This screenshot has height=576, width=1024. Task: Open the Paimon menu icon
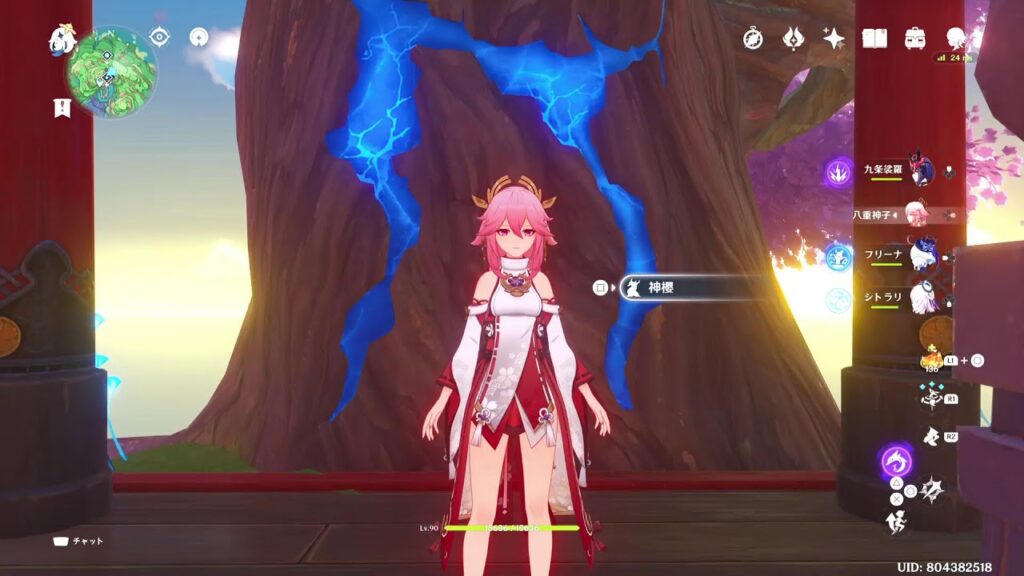click(63, 40)
